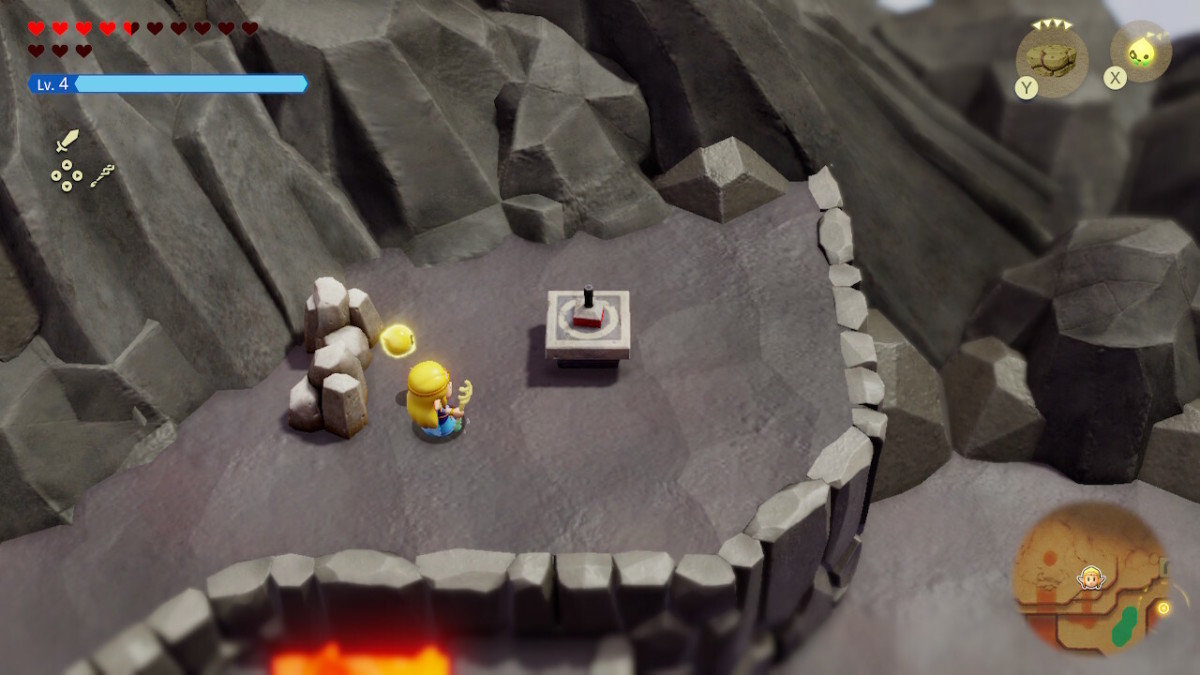Viewport: 1200px width, 675px height.
Task: Click Zelda's face marker on the minimap
Action: 1090,577
